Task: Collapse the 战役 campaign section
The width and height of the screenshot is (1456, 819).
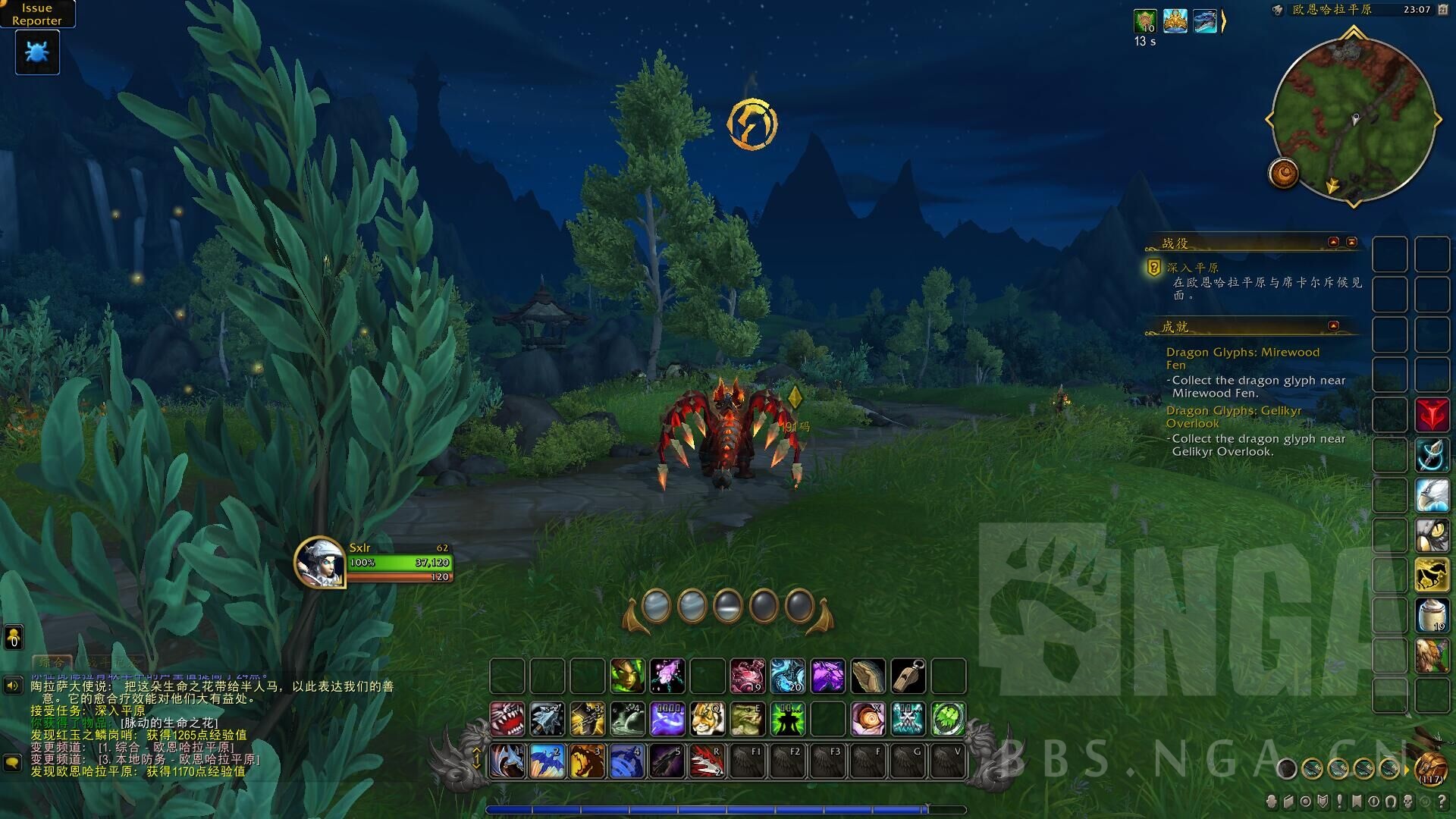Action: pos(1333,242)
